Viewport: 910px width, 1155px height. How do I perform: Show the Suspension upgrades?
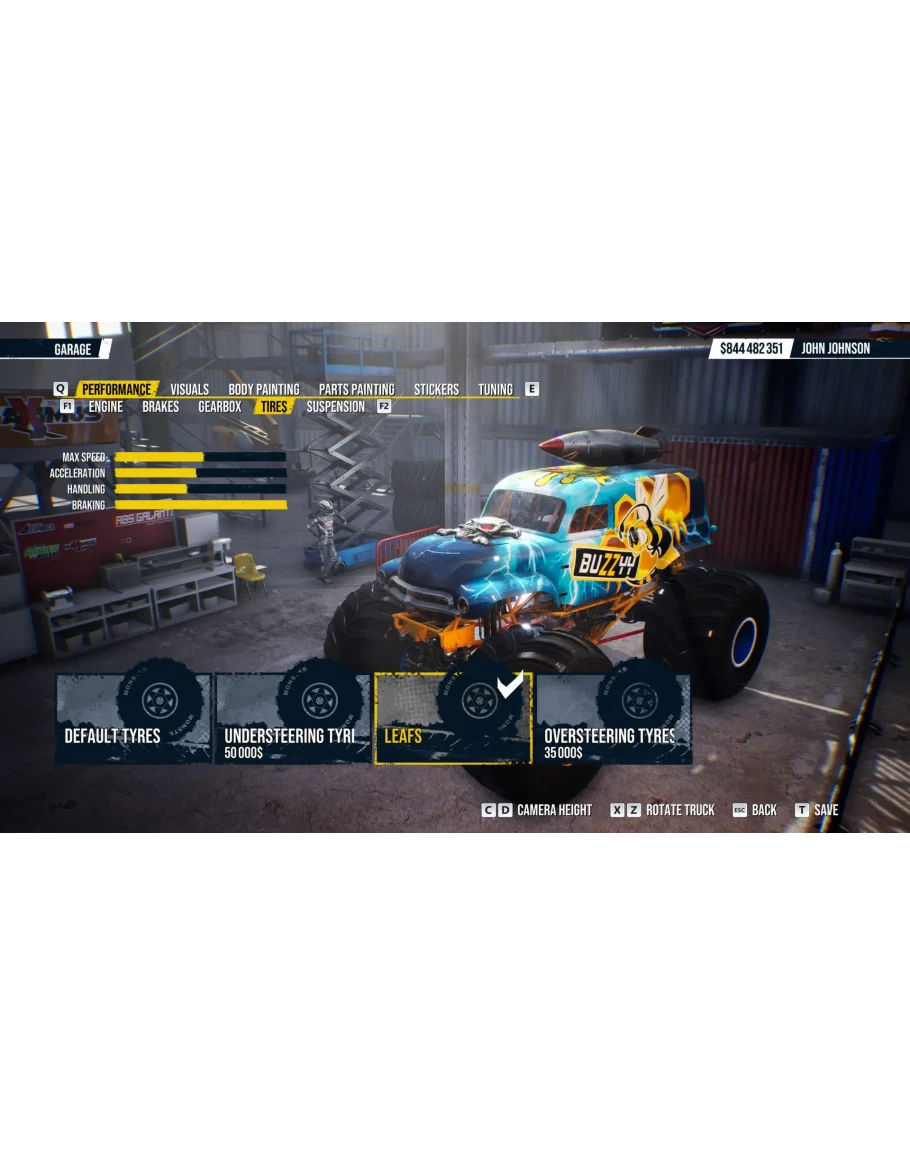[335, 407]
